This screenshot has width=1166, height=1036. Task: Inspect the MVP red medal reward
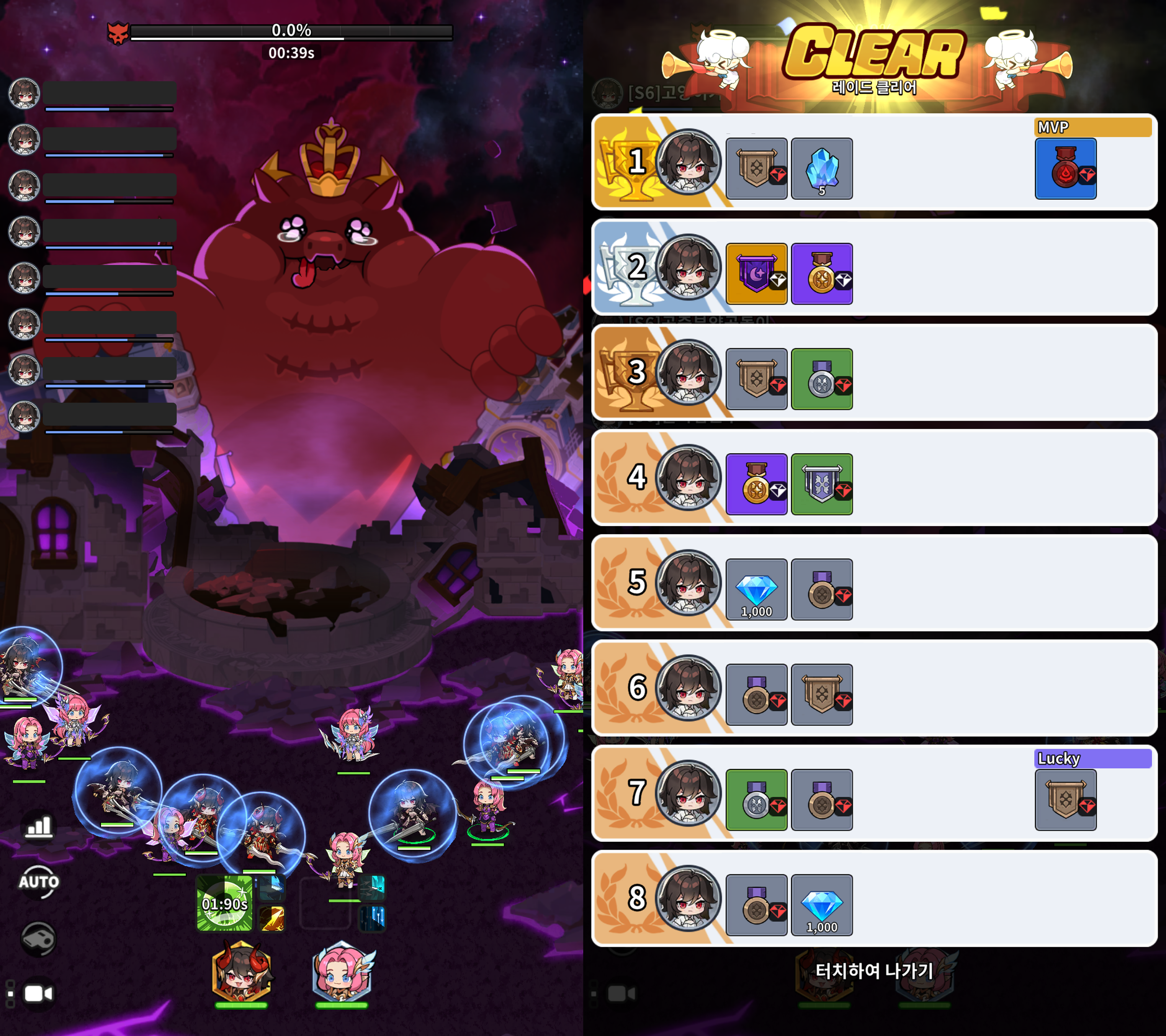coord(1065,169)
